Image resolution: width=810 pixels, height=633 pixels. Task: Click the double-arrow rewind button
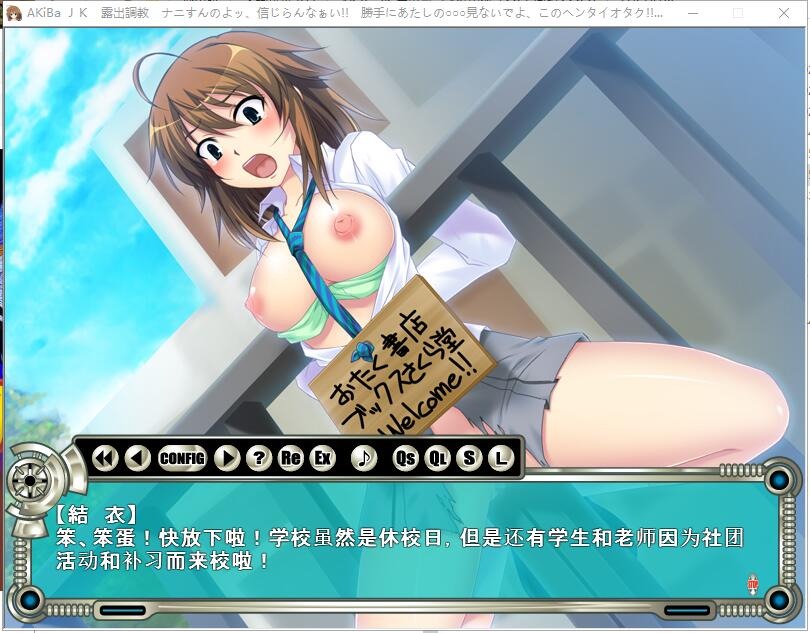105,458
